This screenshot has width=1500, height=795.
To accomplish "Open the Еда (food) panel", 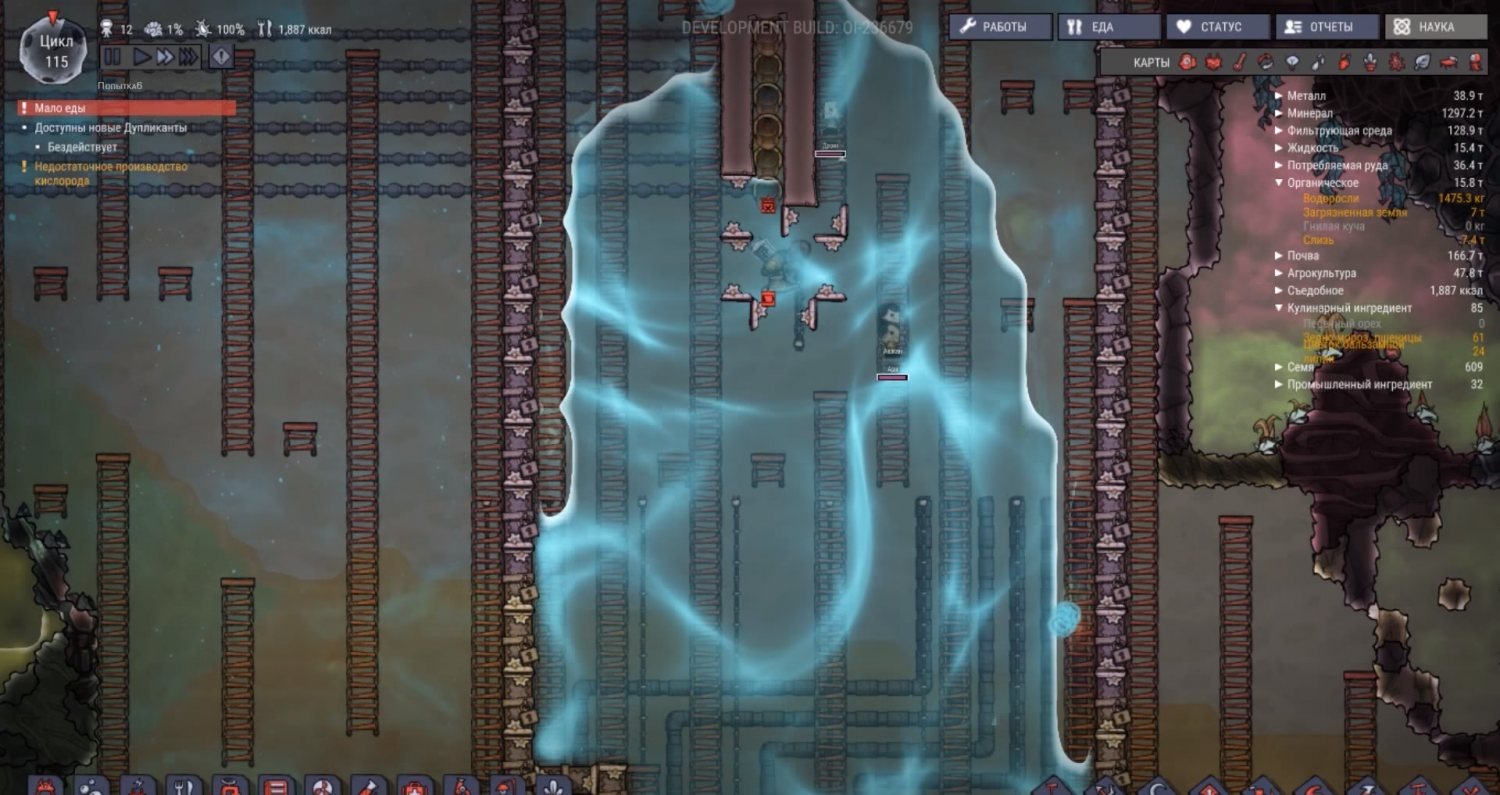I will point(1107,27).
